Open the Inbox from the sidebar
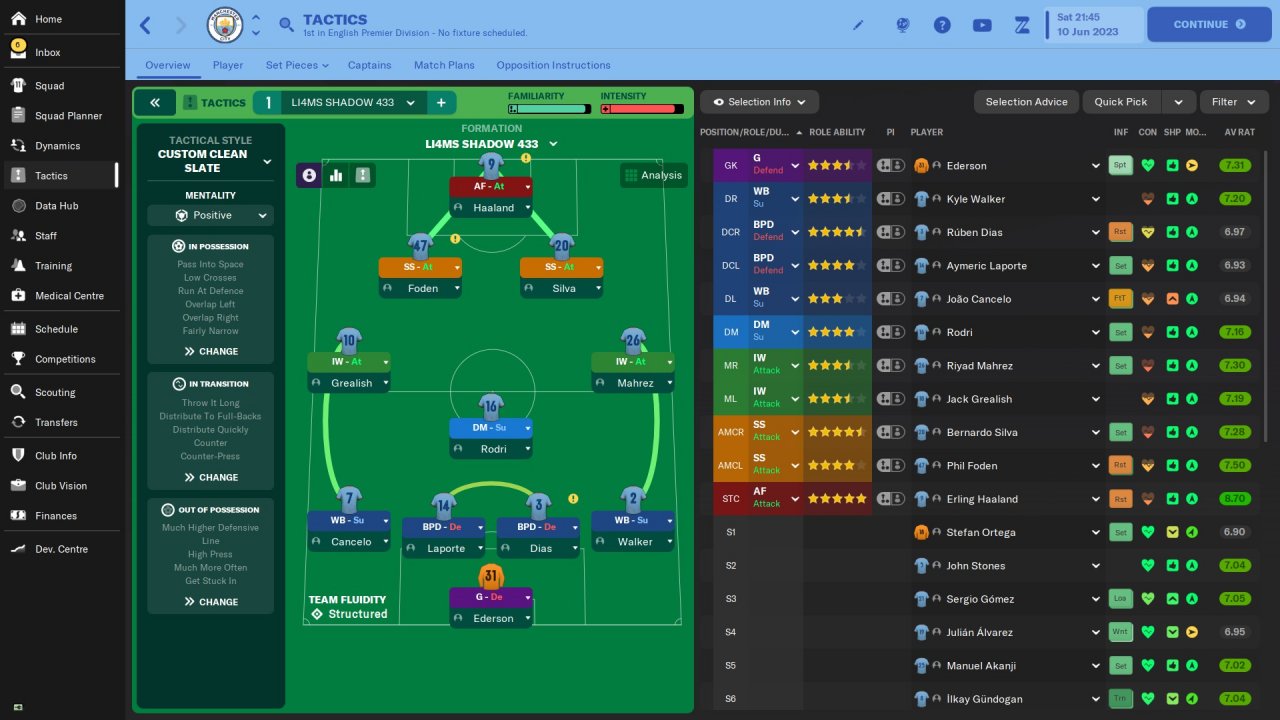 pos(47,52)
